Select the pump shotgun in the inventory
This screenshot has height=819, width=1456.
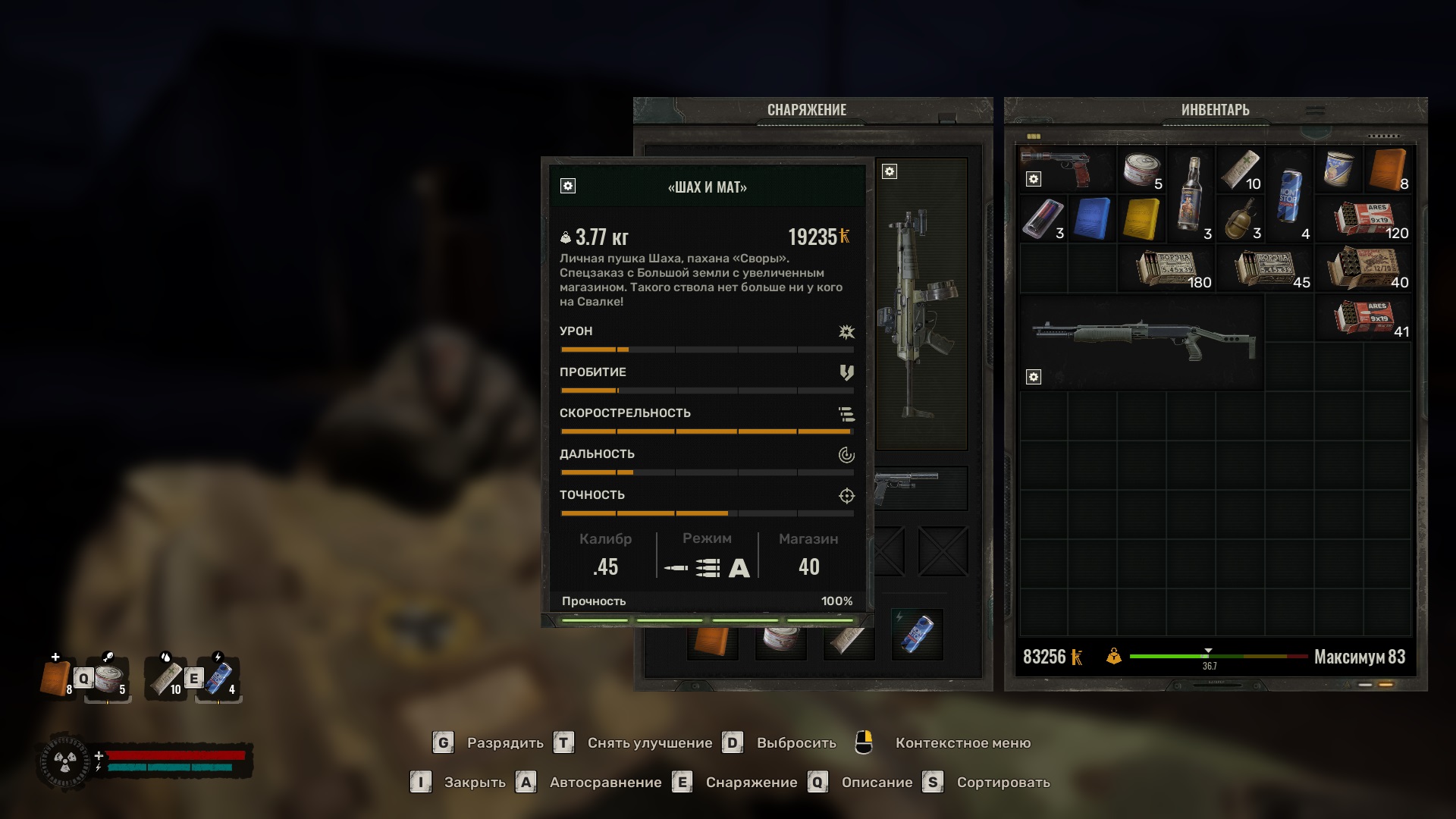1141,342
